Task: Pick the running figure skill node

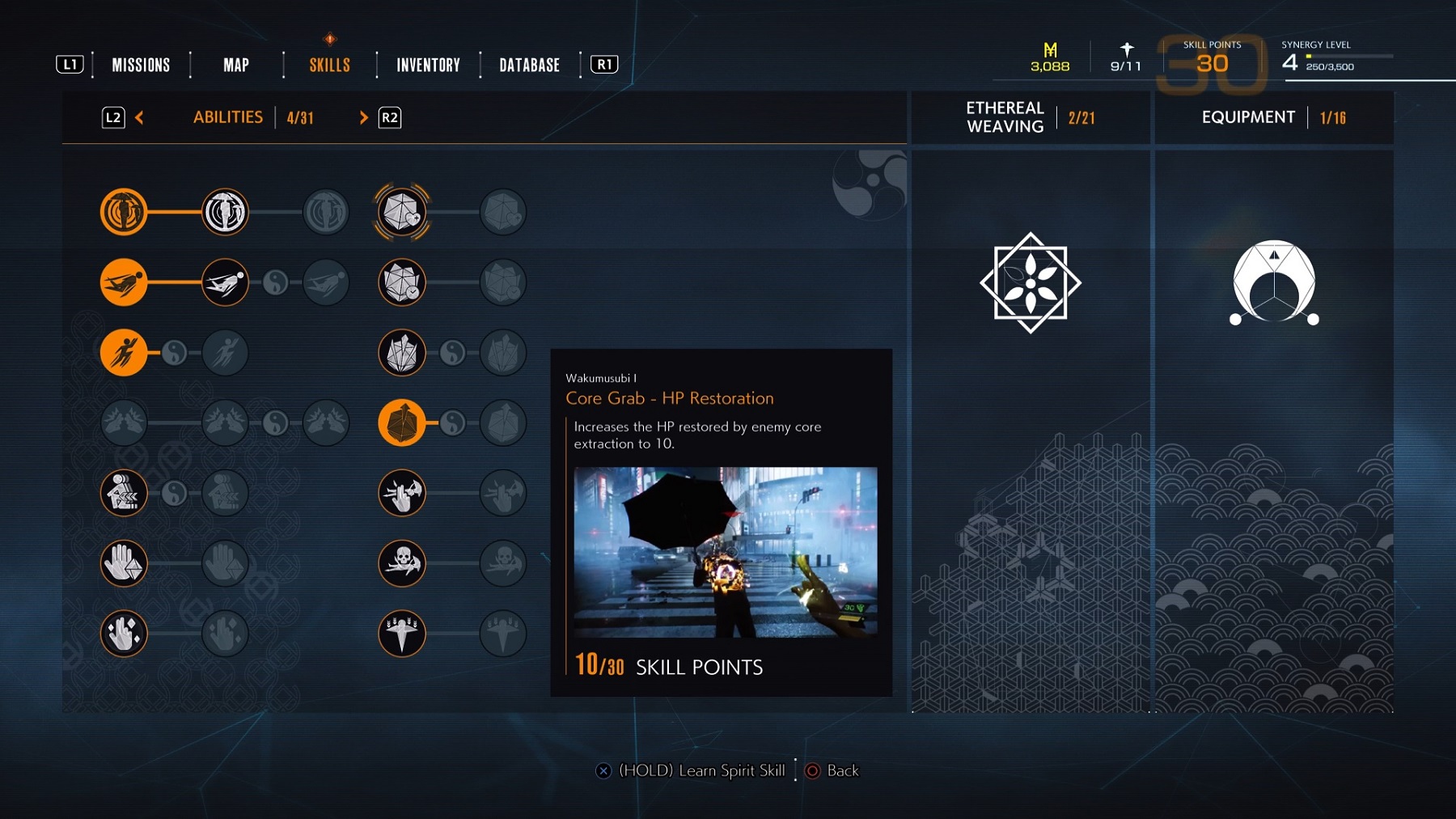Action: point(124,353)
